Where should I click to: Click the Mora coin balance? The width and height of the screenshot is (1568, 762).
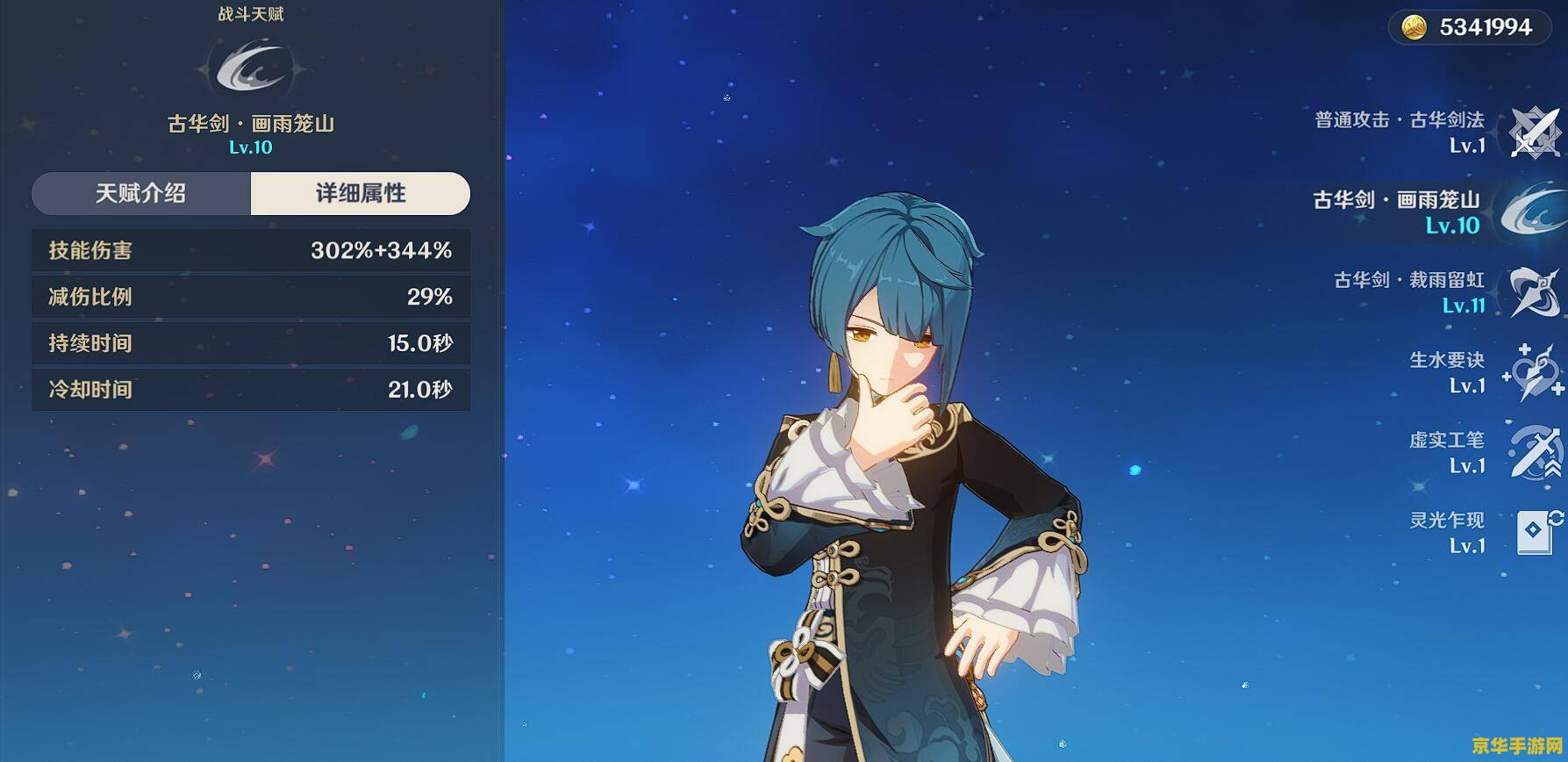coord(1470,27)
